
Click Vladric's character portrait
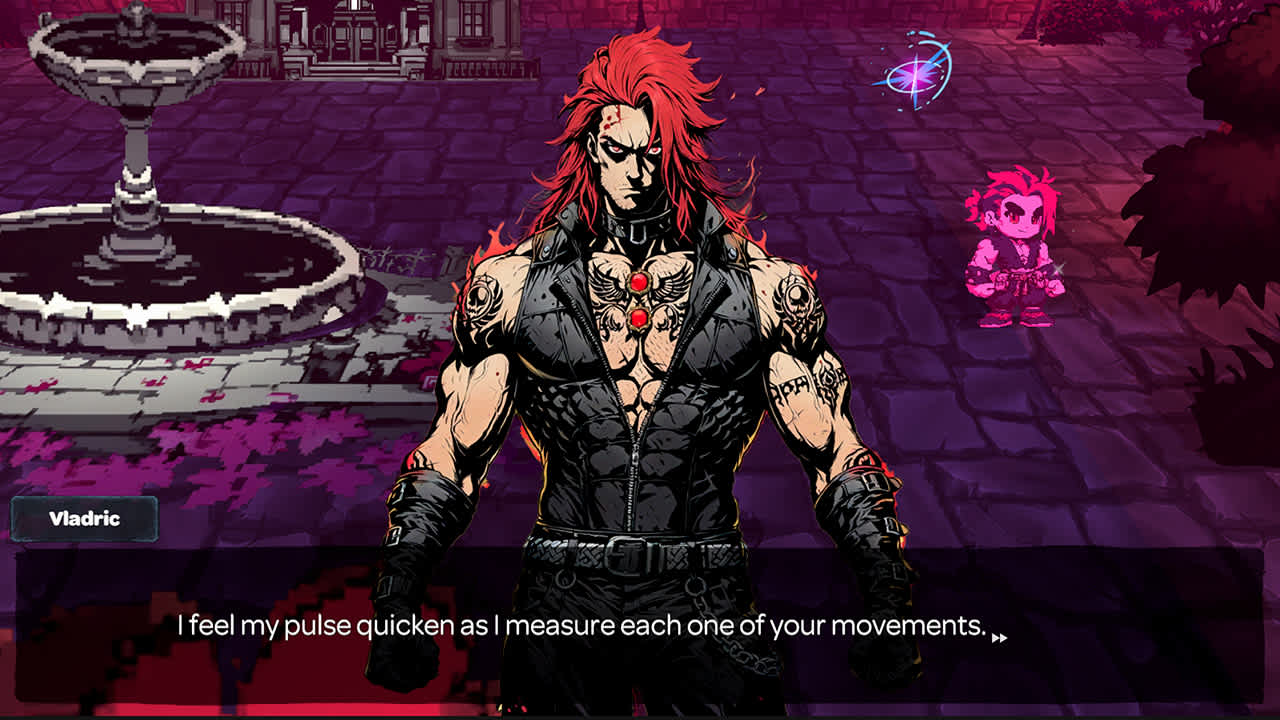tap(630, 350)
